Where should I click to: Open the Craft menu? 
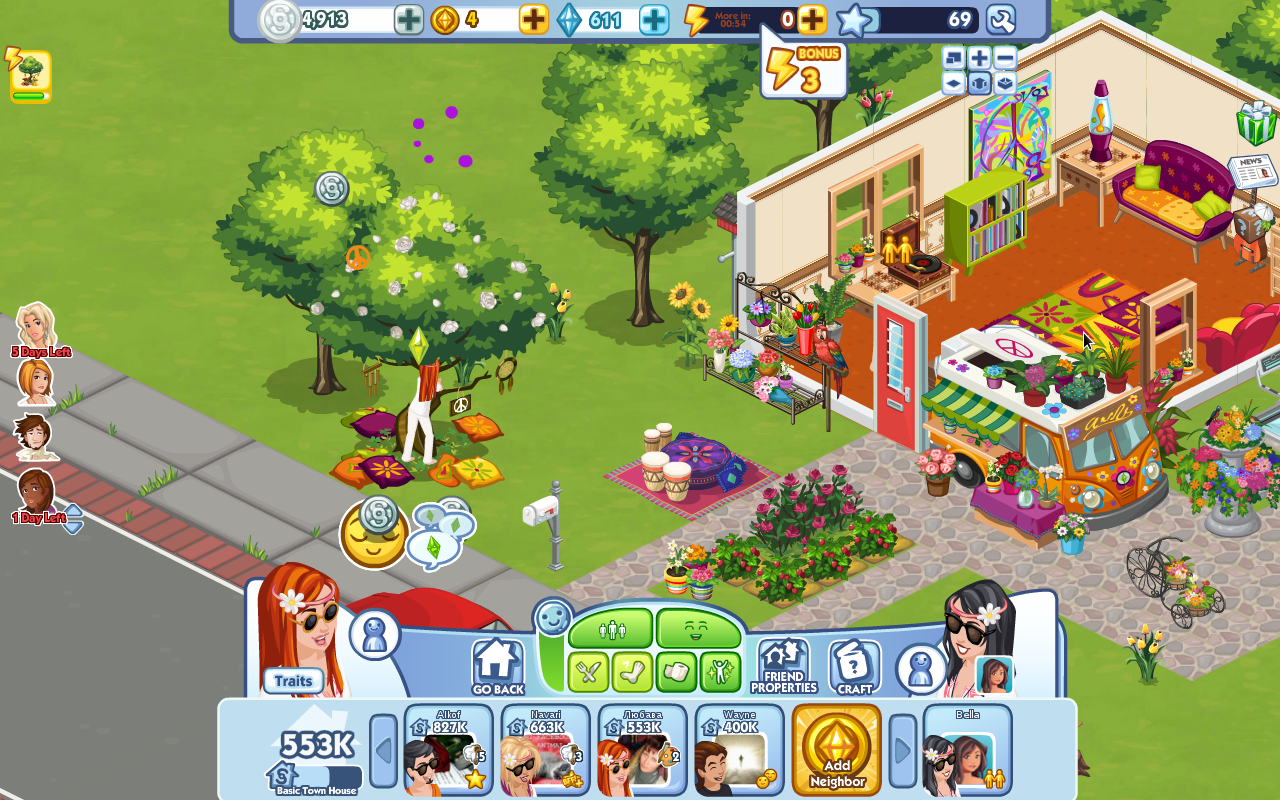pyautogui.click(x=854, y=667)
